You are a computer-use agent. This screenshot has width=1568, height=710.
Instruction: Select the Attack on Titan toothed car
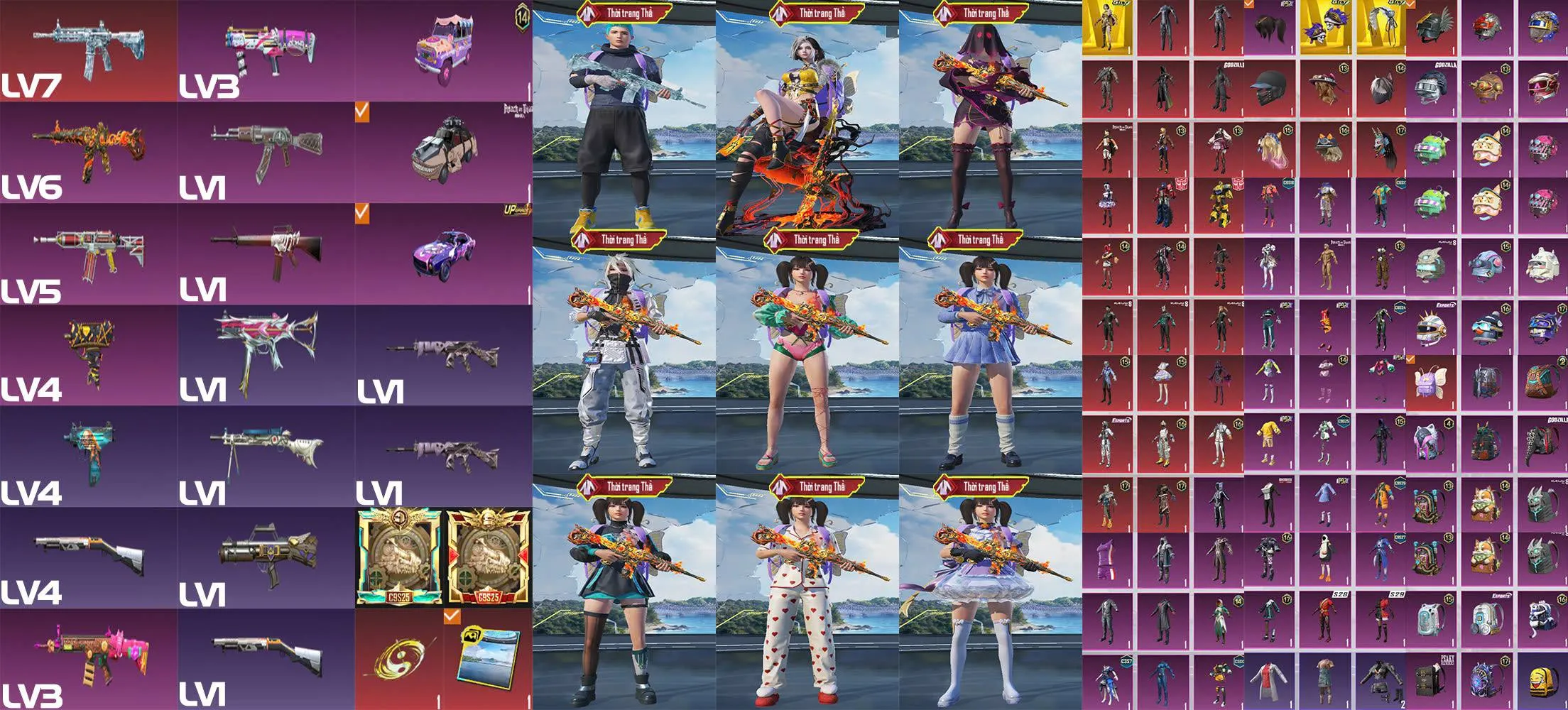click(444, 153)
